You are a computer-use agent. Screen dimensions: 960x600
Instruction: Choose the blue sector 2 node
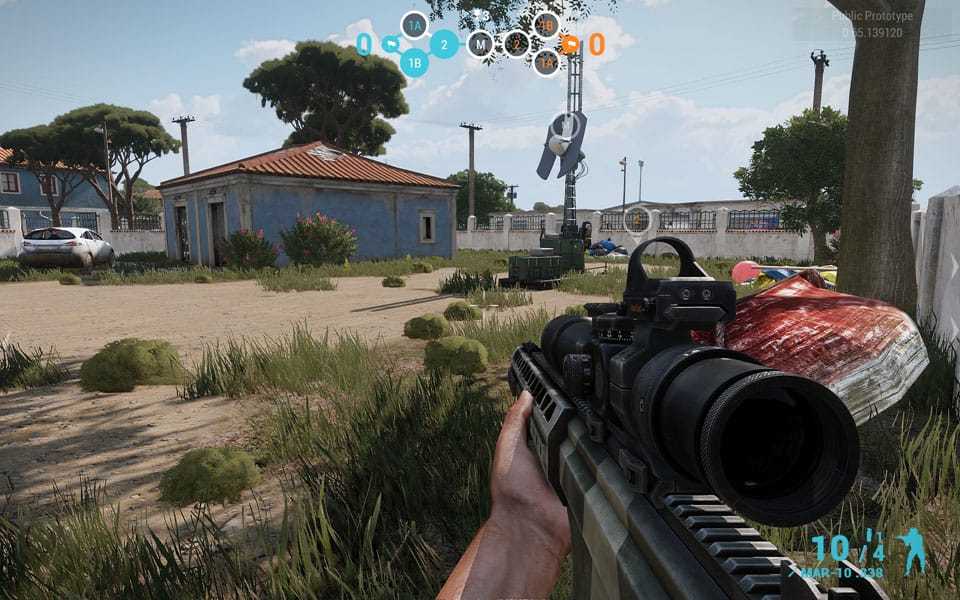pos(444,44)
